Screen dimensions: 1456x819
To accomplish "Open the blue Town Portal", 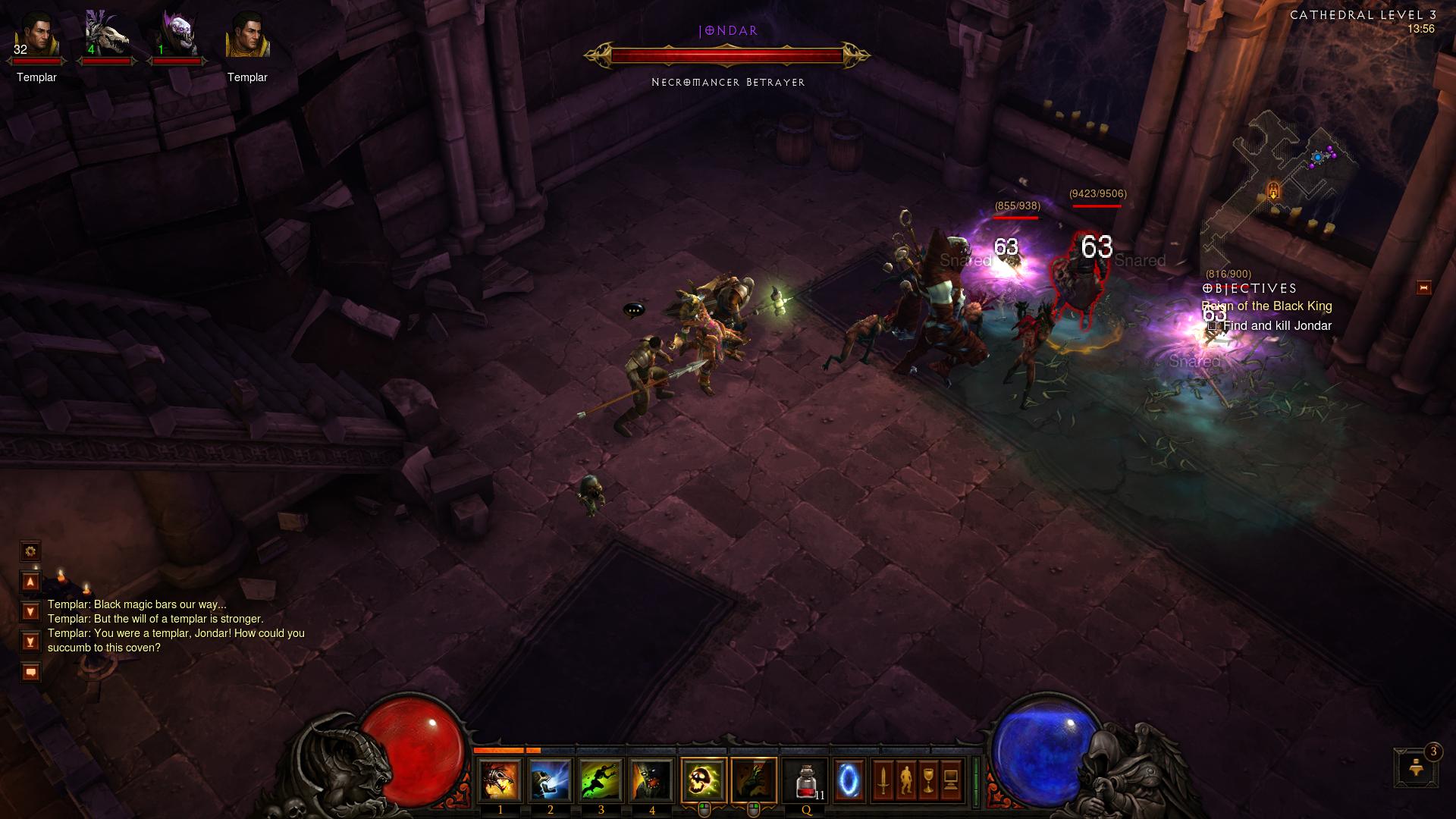I will (849, 779).
